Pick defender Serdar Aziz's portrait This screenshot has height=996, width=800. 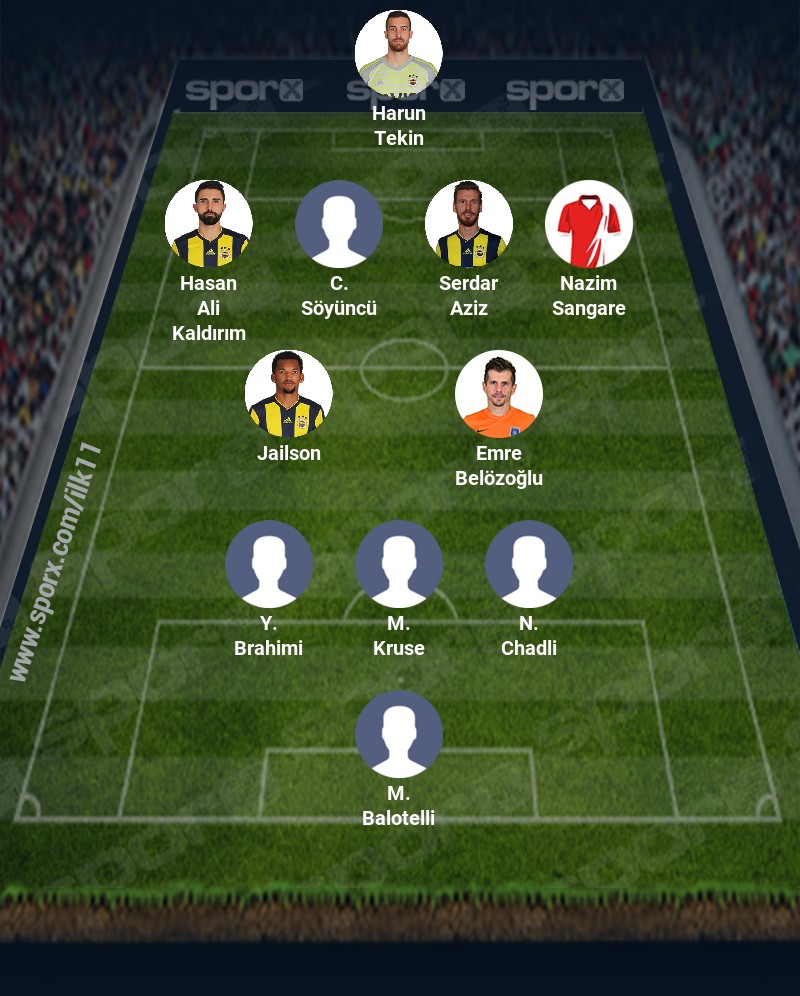[469, 224]
